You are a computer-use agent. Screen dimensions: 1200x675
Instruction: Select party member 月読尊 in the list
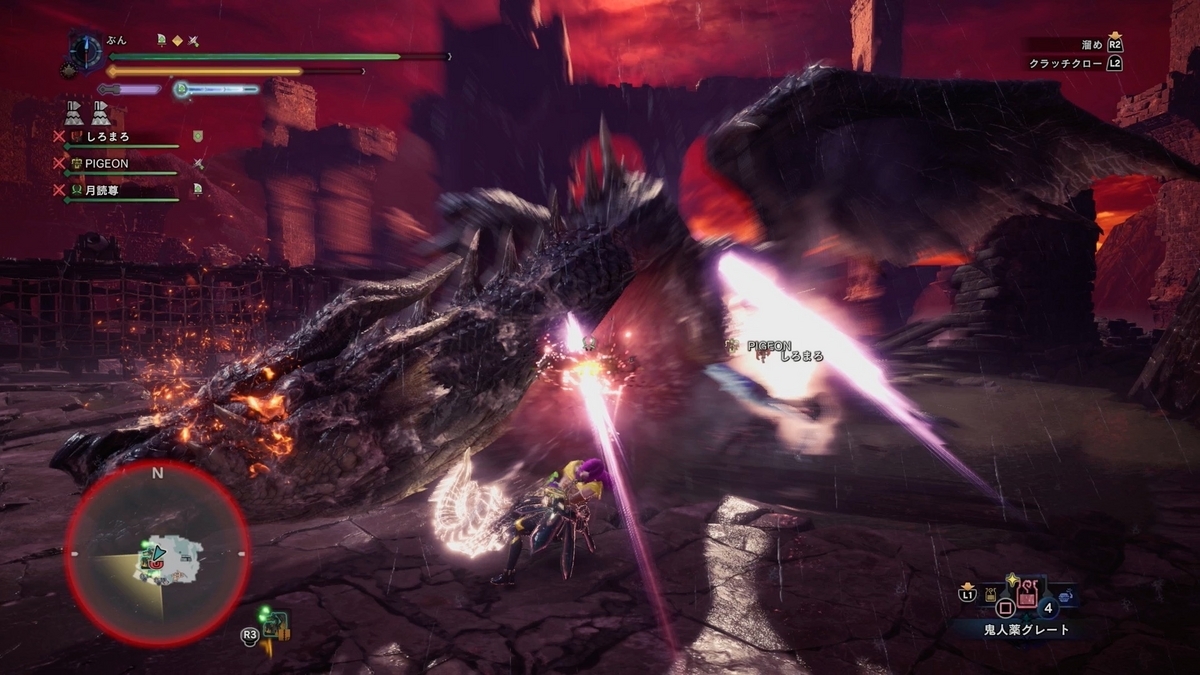click(x=105, y=189)
